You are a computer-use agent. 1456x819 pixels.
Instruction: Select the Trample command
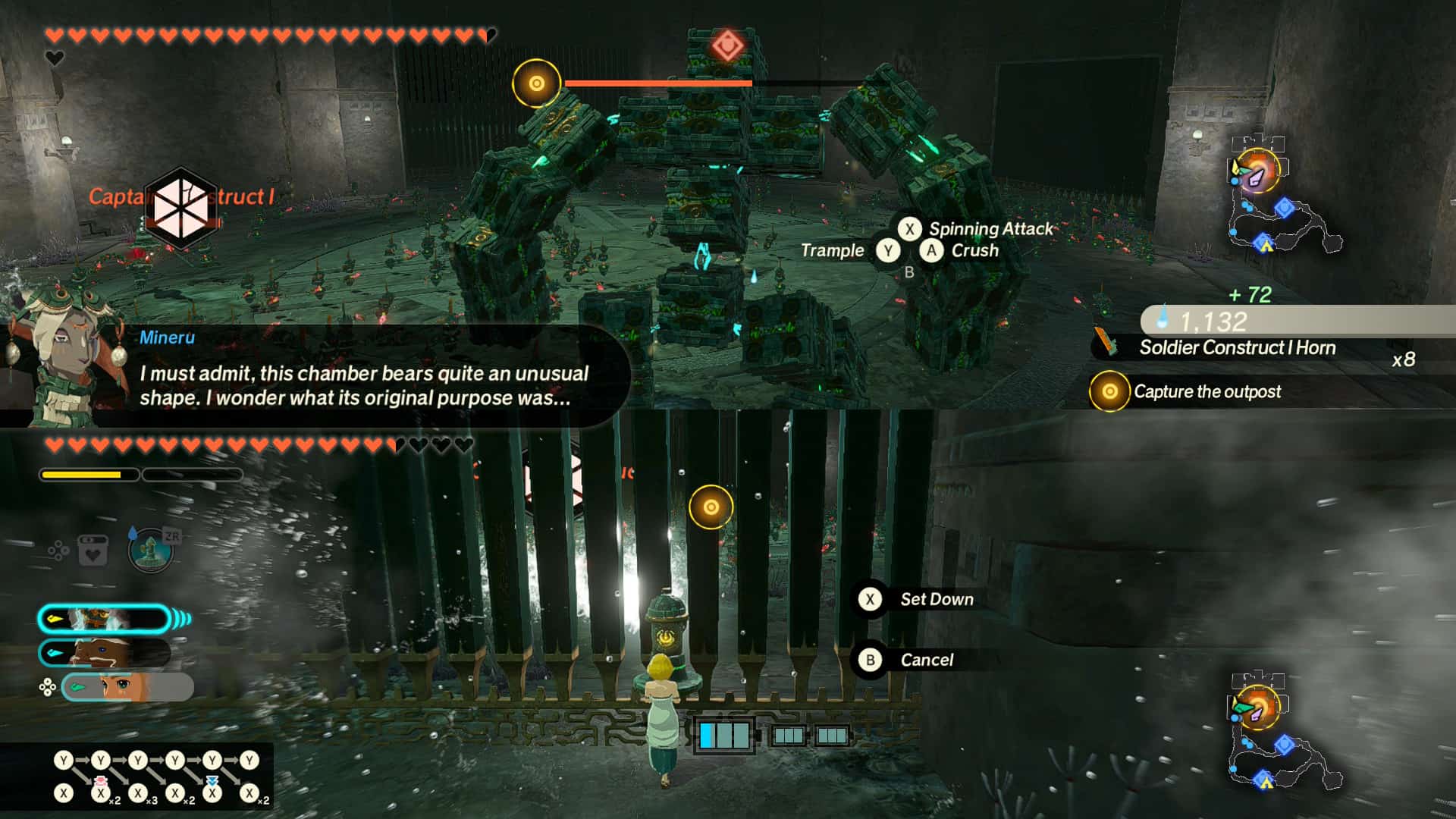click(833, 250)
